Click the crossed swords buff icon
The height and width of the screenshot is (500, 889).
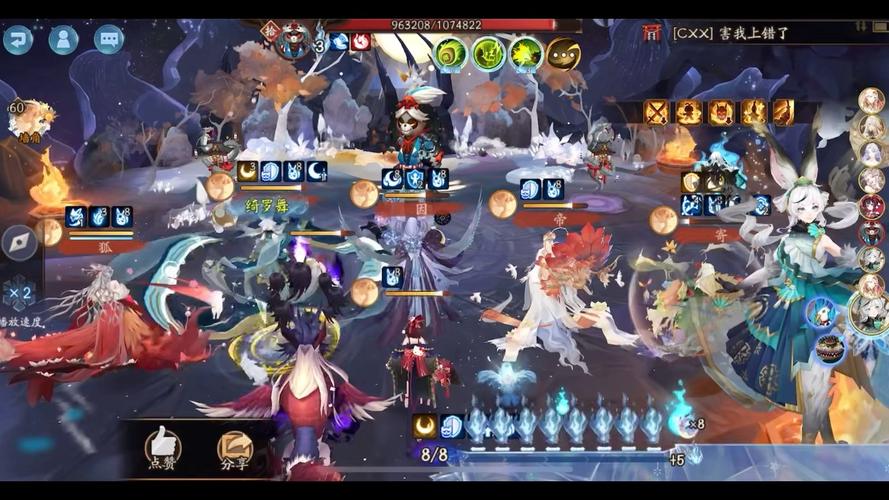(x=656, y=112)
